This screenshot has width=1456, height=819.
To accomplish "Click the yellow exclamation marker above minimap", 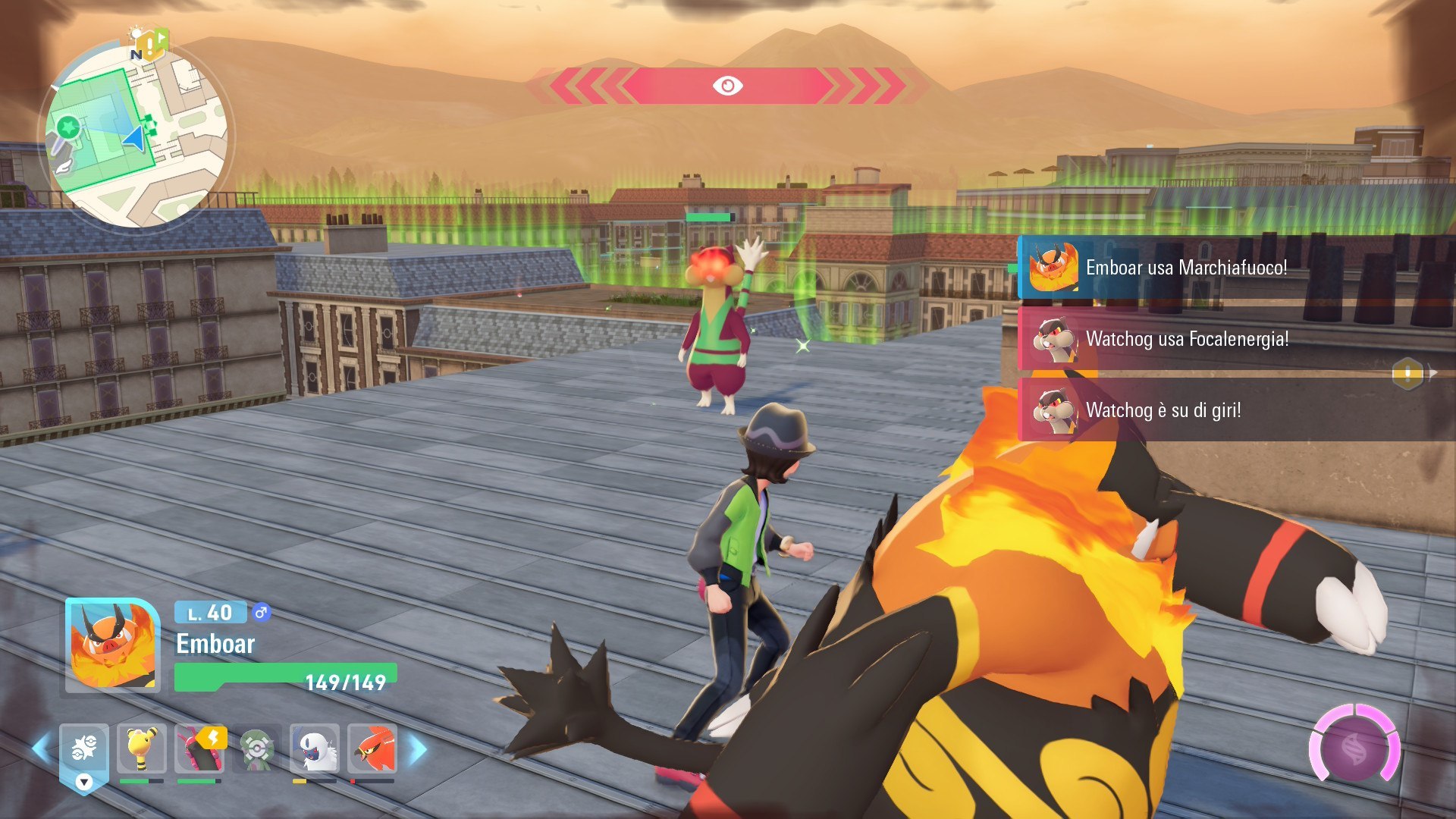I will point(152,45).
